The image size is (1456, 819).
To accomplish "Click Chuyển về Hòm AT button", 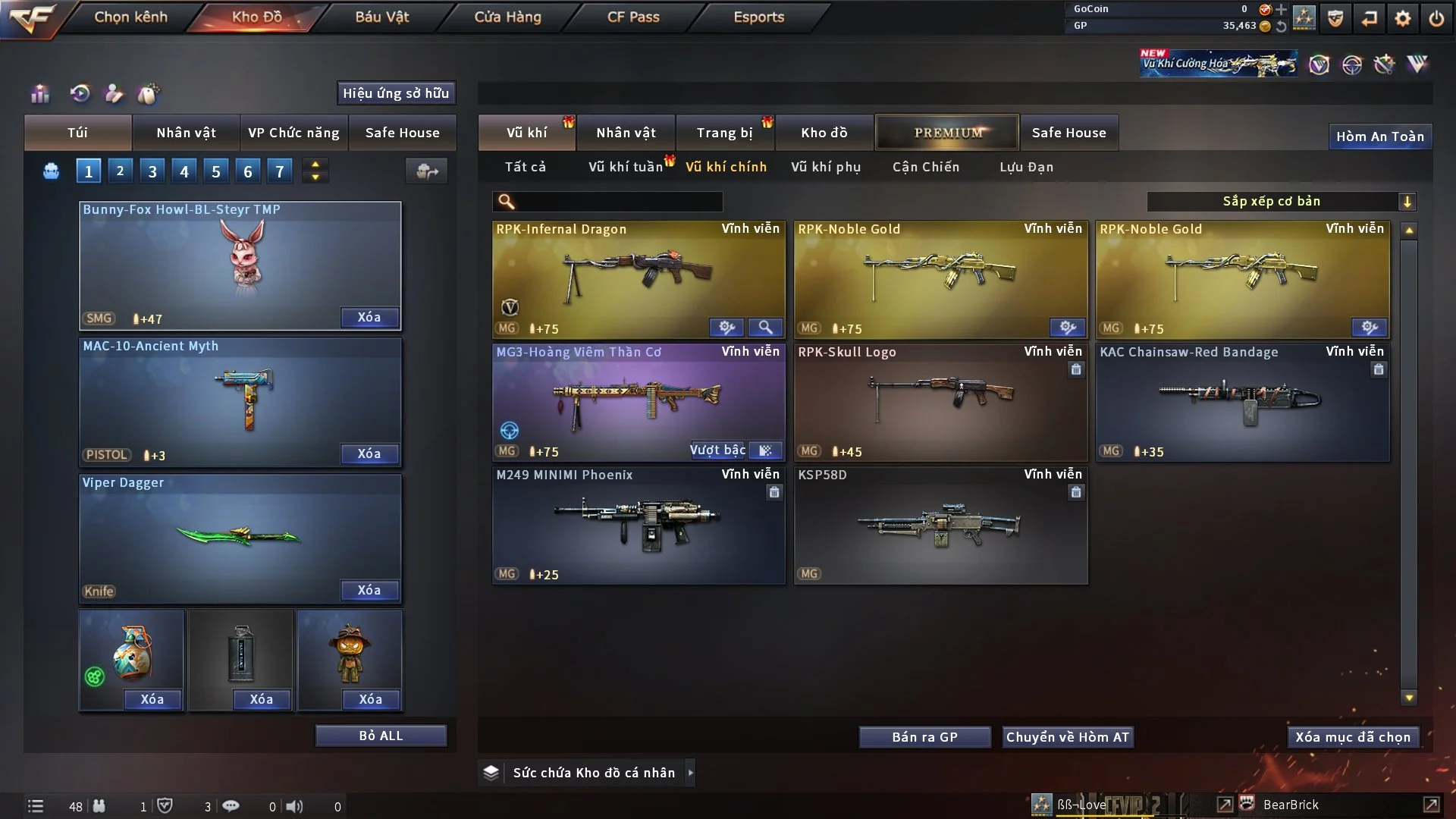I will click(x=1067, y=737).
